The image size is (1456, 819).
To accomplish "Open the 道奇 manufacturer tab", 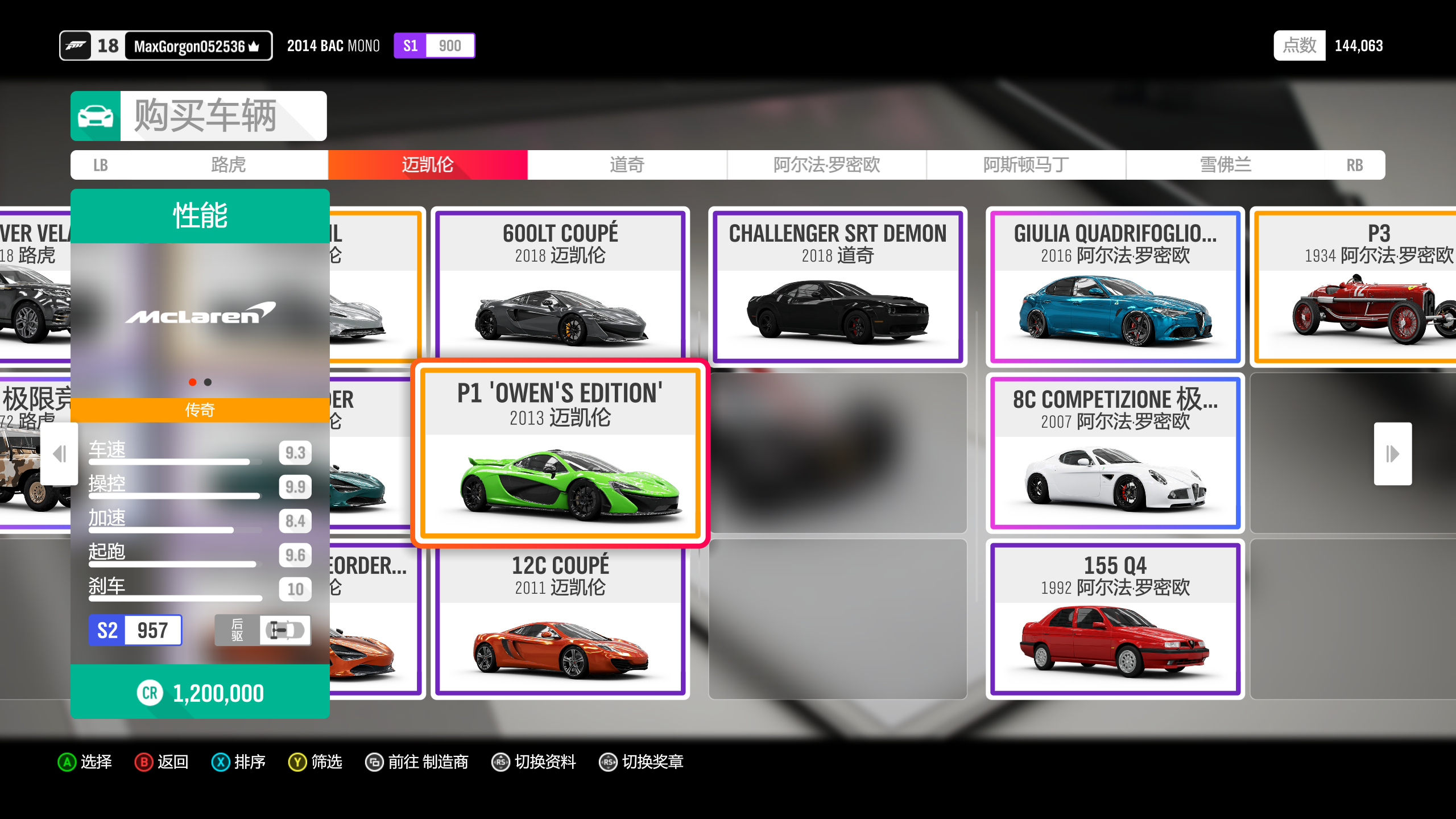I will [x=627, y=165].
